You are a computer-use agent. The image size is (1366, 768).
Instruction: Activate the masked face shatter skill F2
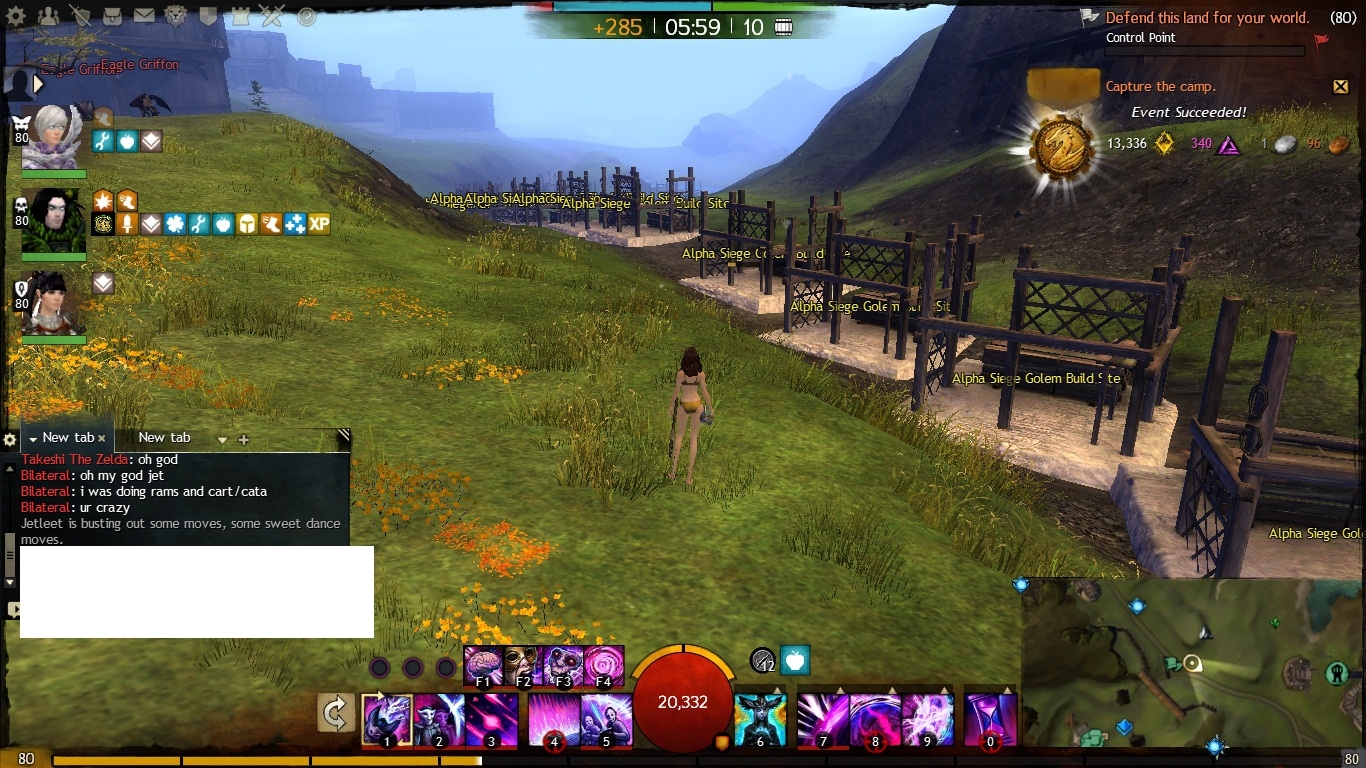[x=524, y=665]
